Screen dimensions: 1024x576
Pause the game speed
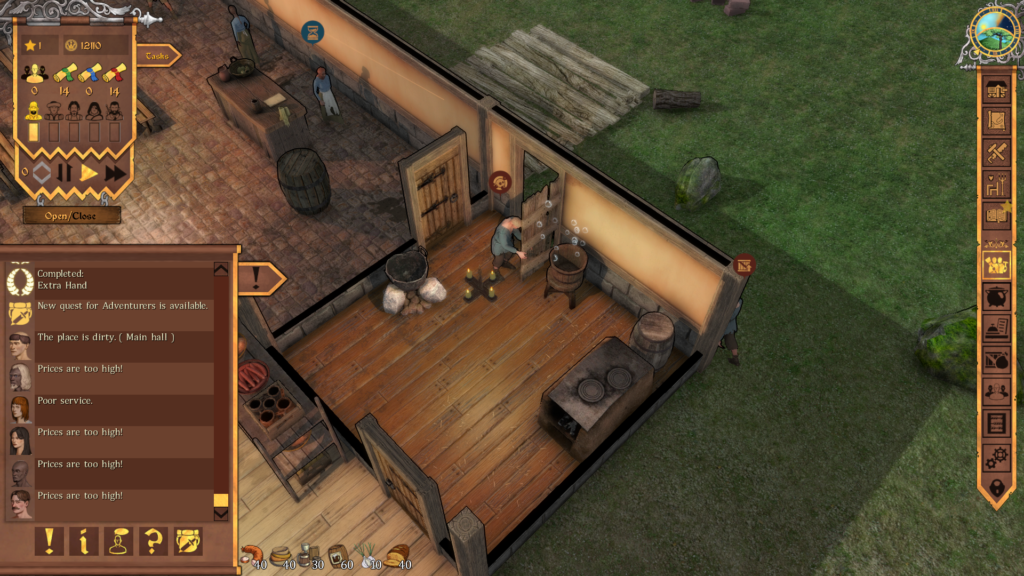(x=65, y=173)
